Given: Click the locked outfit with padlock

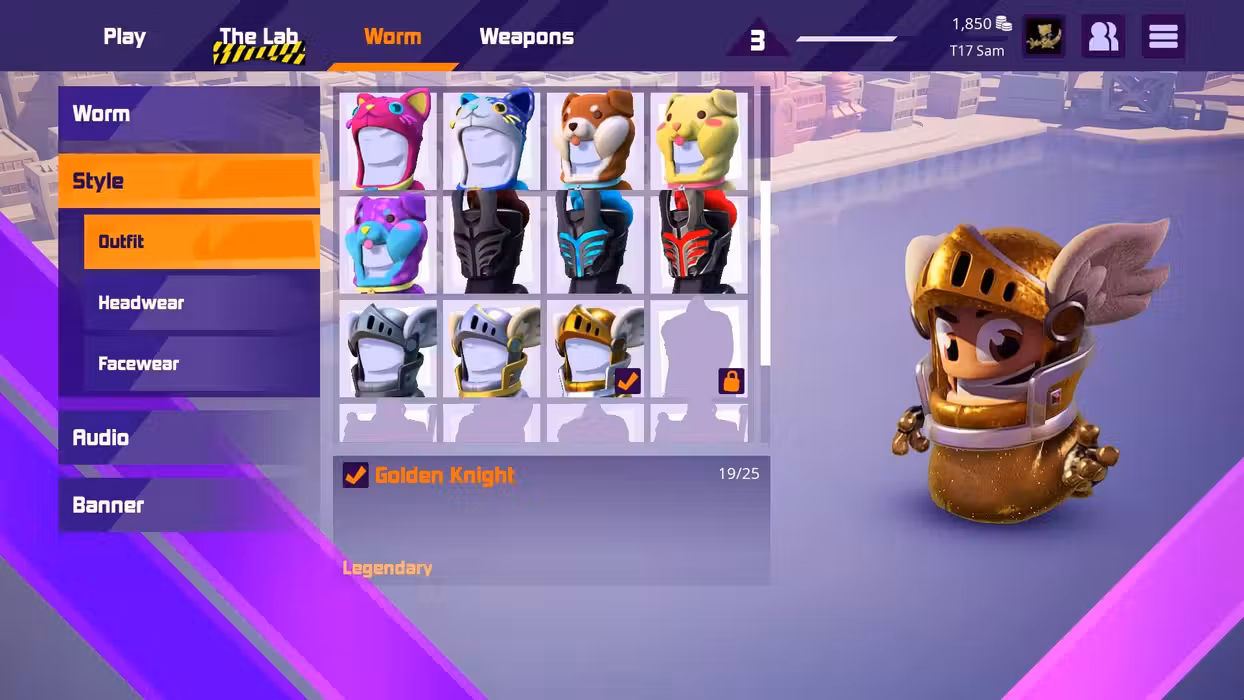Looking at the screenshot, I should click(x=699, y=349).
